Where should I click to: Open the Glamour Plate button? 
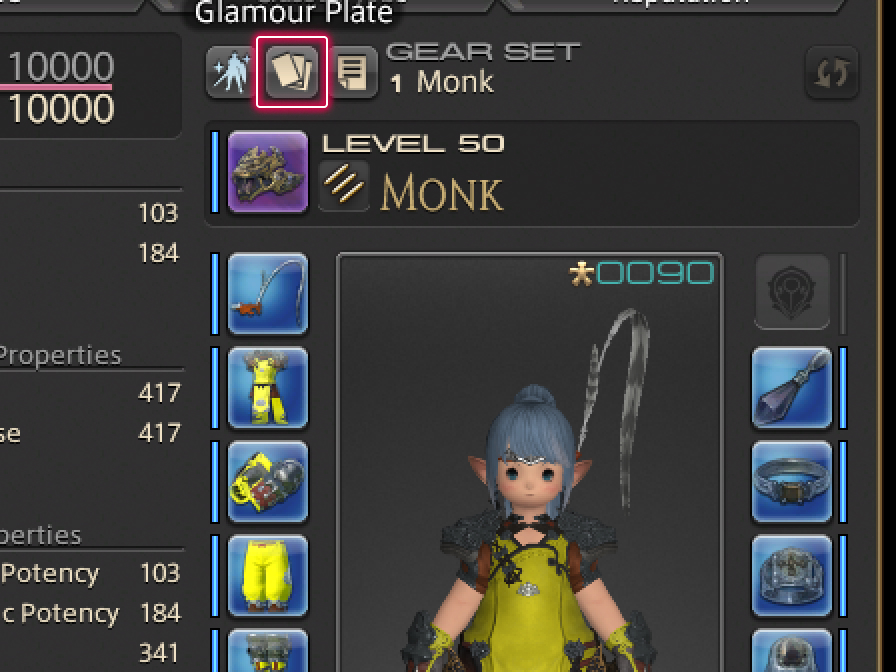[293, 73]
